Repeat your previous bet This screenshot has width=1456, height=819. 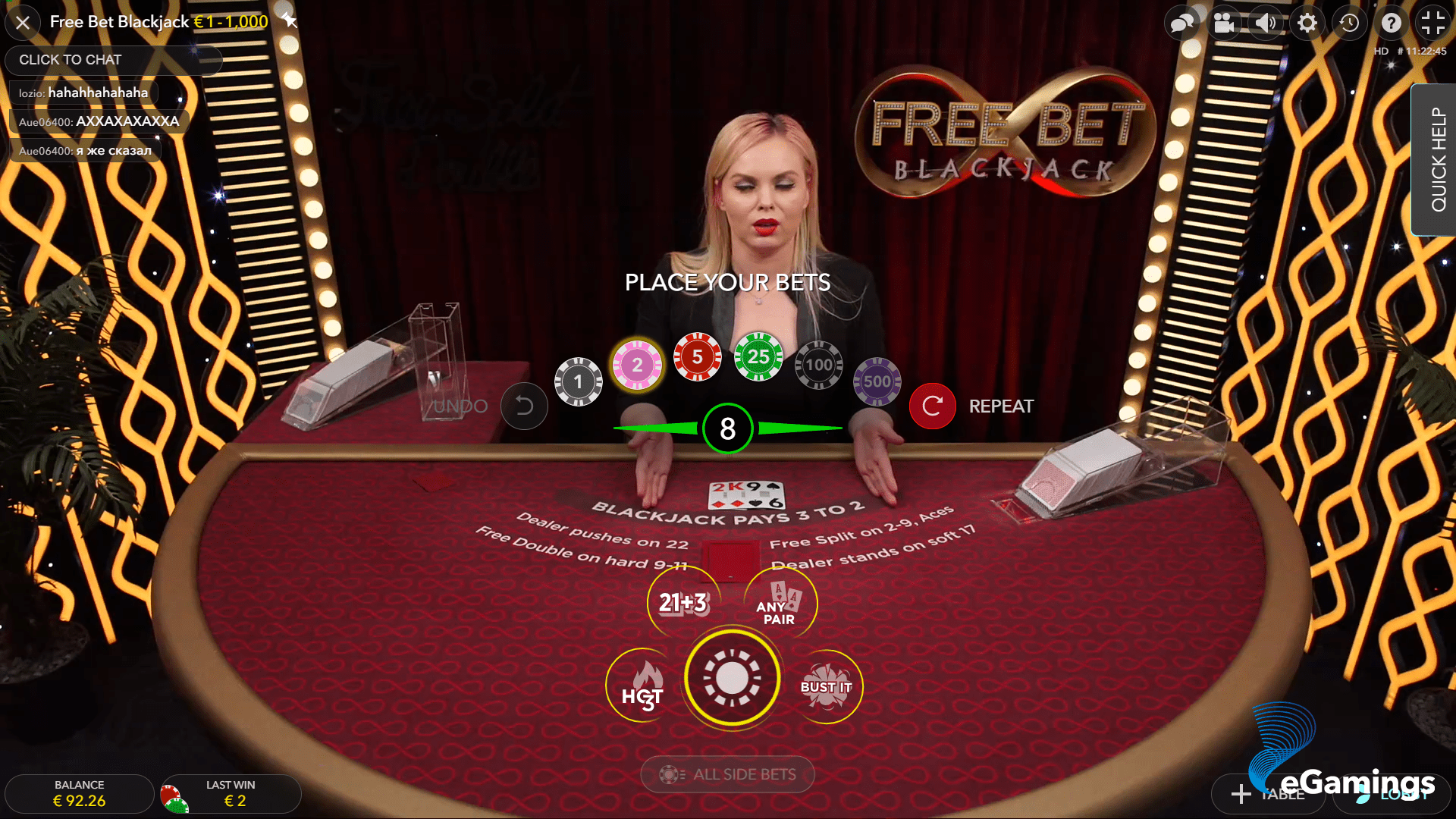point(932,406)
